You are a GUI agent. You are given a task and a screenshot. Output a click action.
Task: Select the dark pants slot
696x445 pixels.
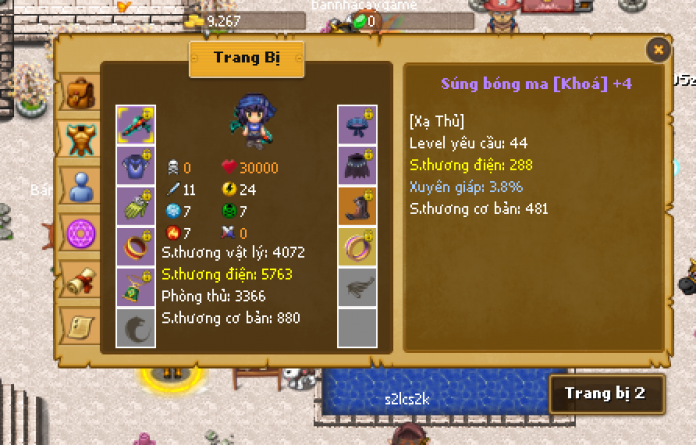(x=357, y=165)
